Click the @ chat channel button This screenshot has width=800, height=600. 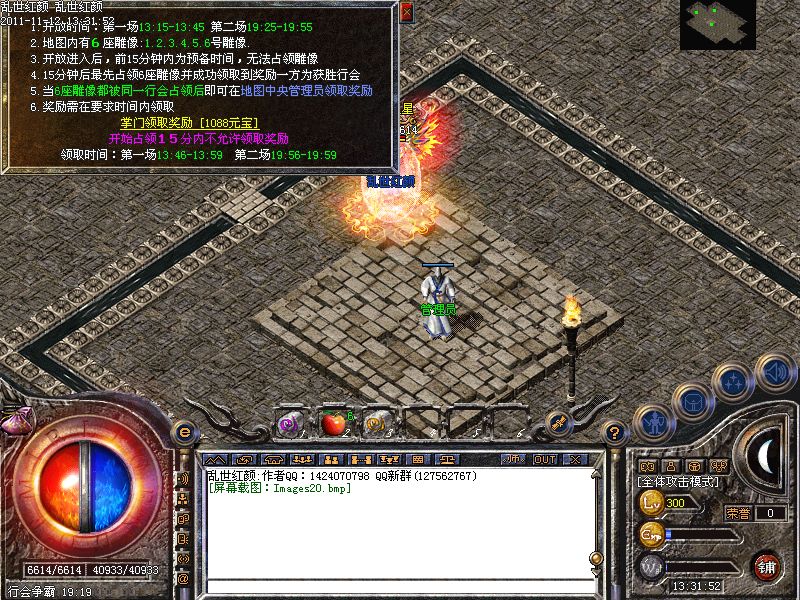184,578
